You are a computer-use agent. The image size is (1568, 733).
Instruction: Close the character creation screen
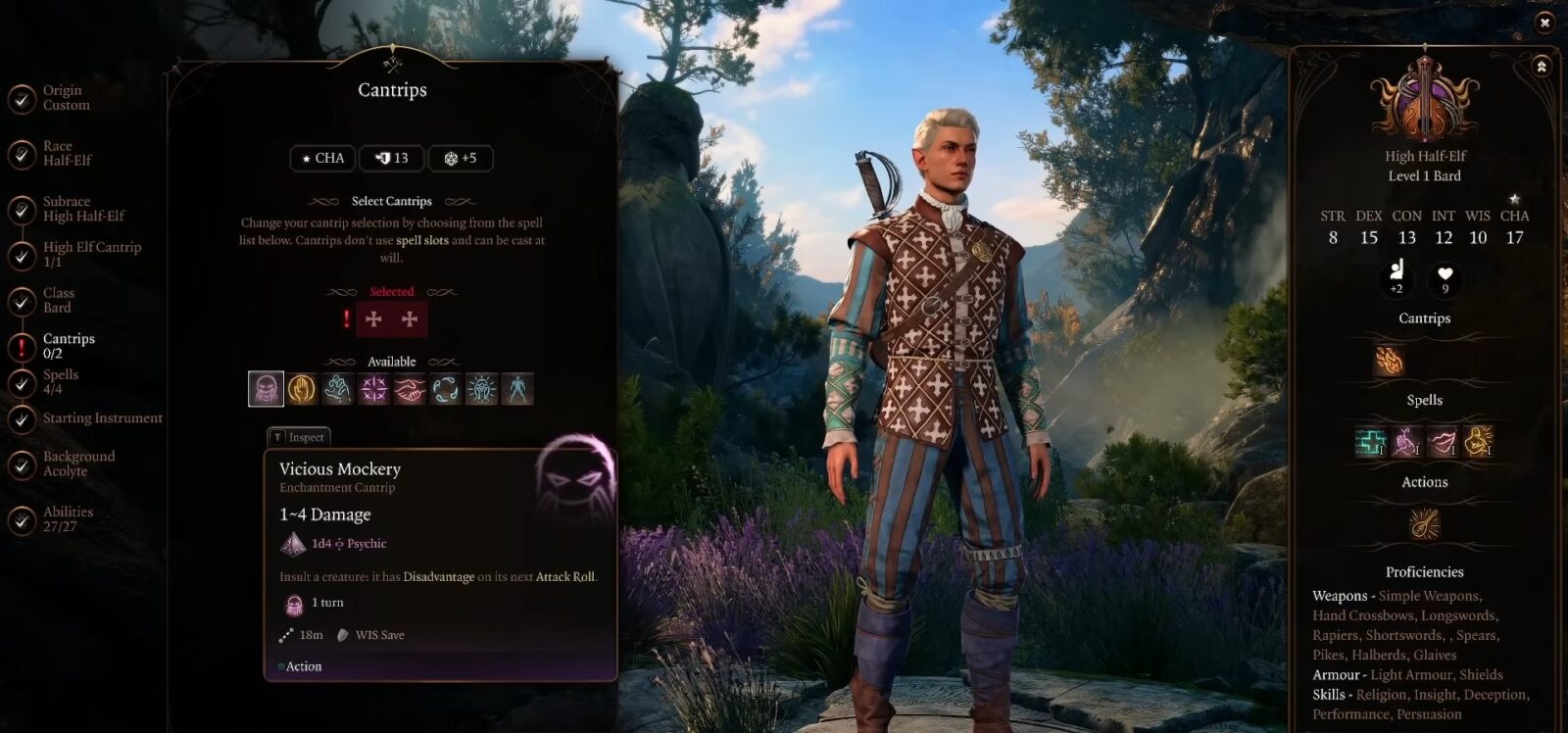pyautogui.click(x=1544, y=22)
